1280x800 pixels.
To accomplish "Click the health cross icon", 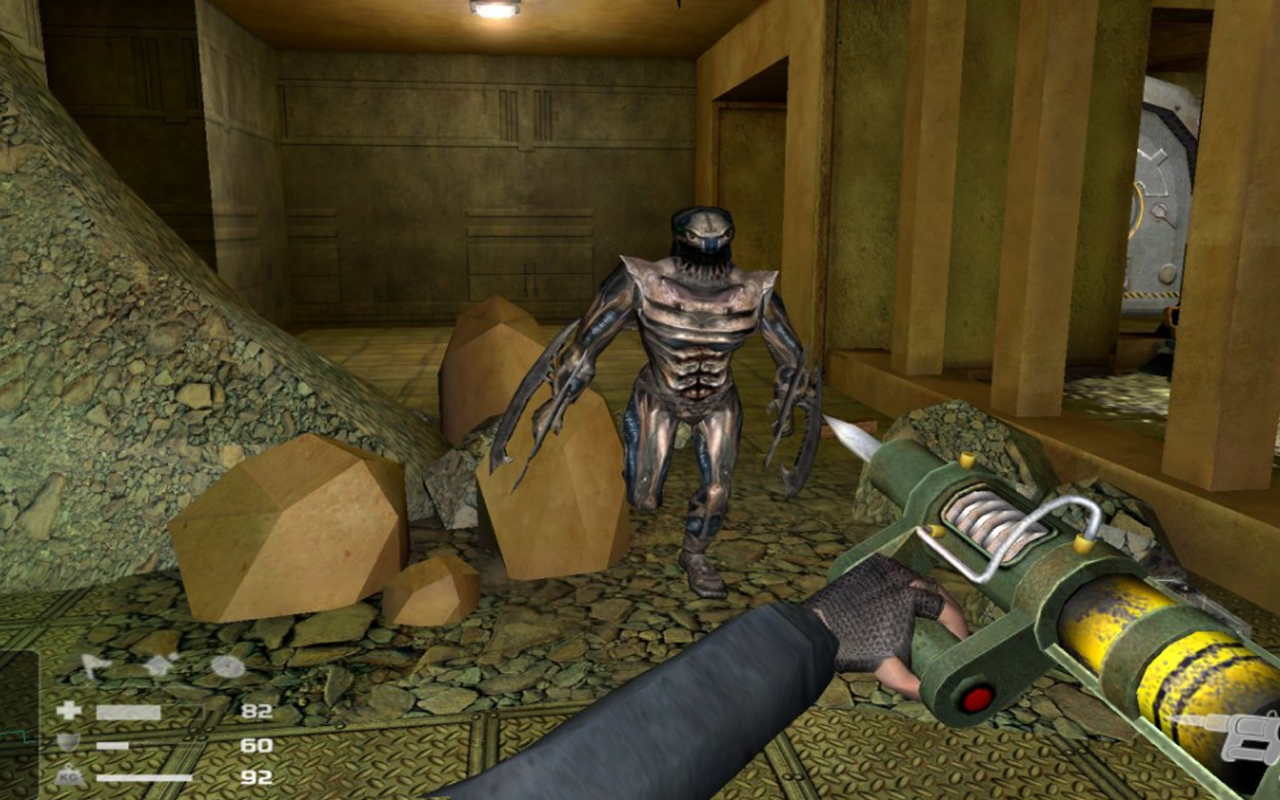I will click(x=68, y=711).
